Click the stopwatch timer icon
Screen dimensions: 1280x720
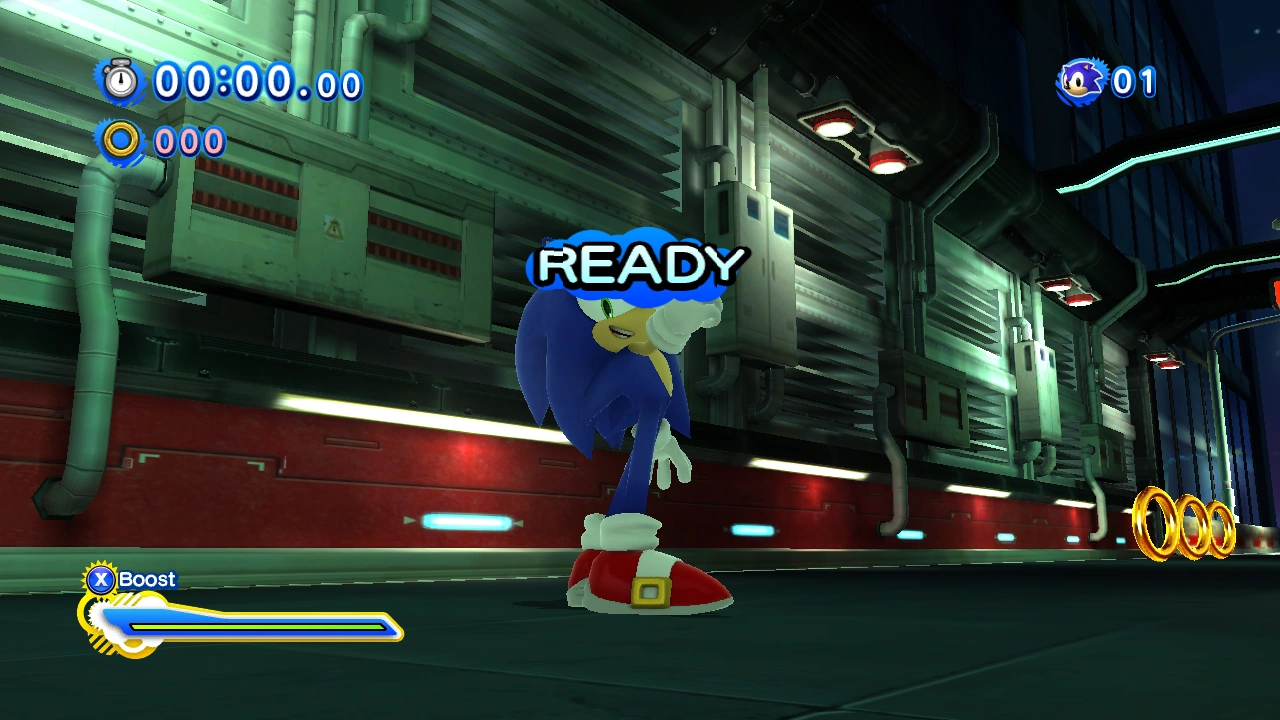click(121, 80)
